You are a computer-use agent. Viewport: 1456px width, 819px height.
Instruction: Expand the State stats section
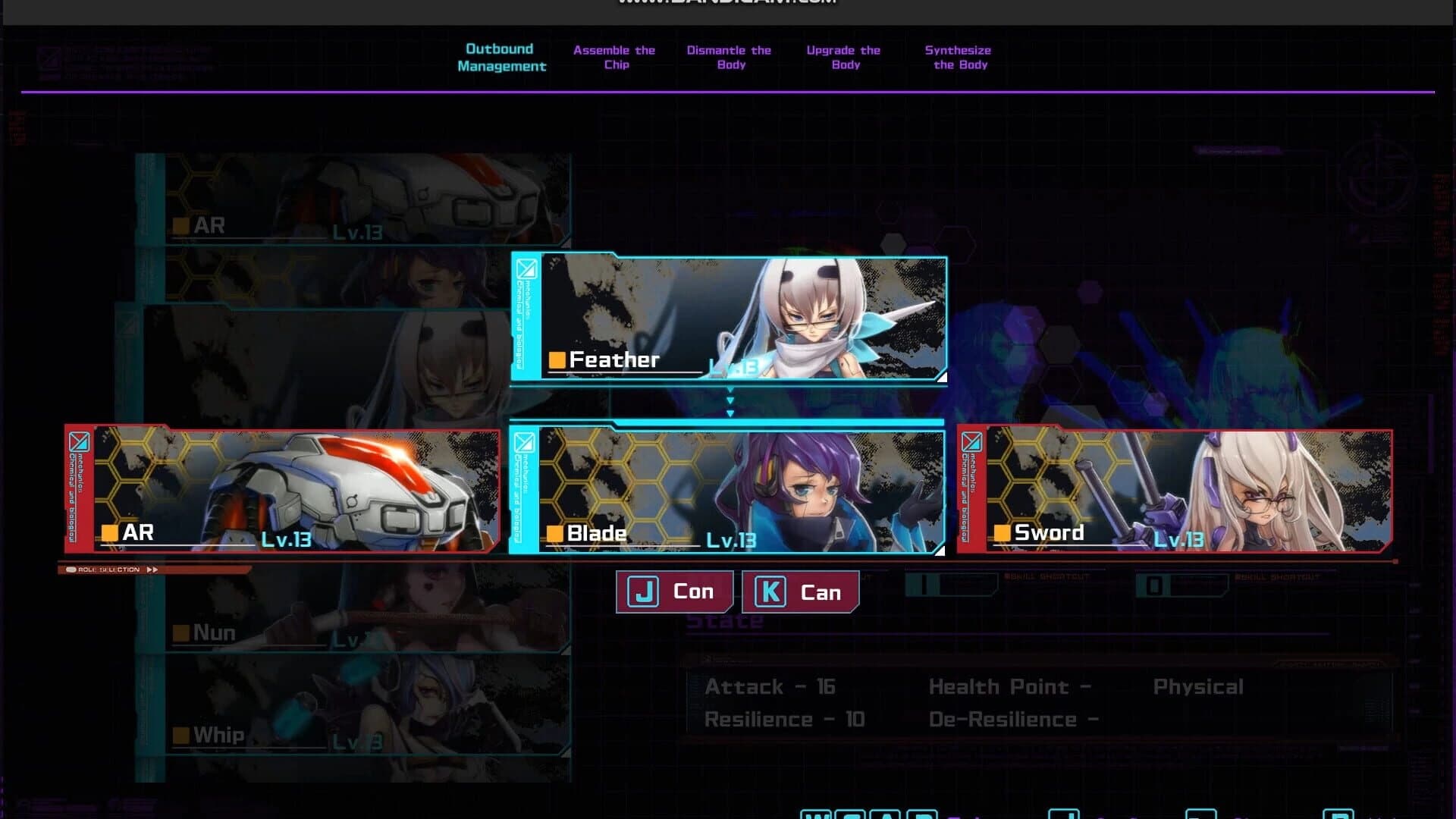[x=724, y=620]
